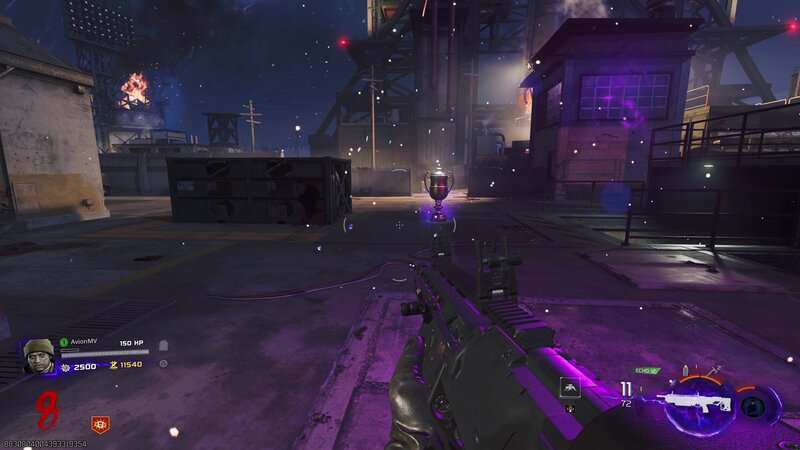Viewport: 800px width, 450px height.
Task: Click the tombstone icon next to HP
Action: (163, 345)
